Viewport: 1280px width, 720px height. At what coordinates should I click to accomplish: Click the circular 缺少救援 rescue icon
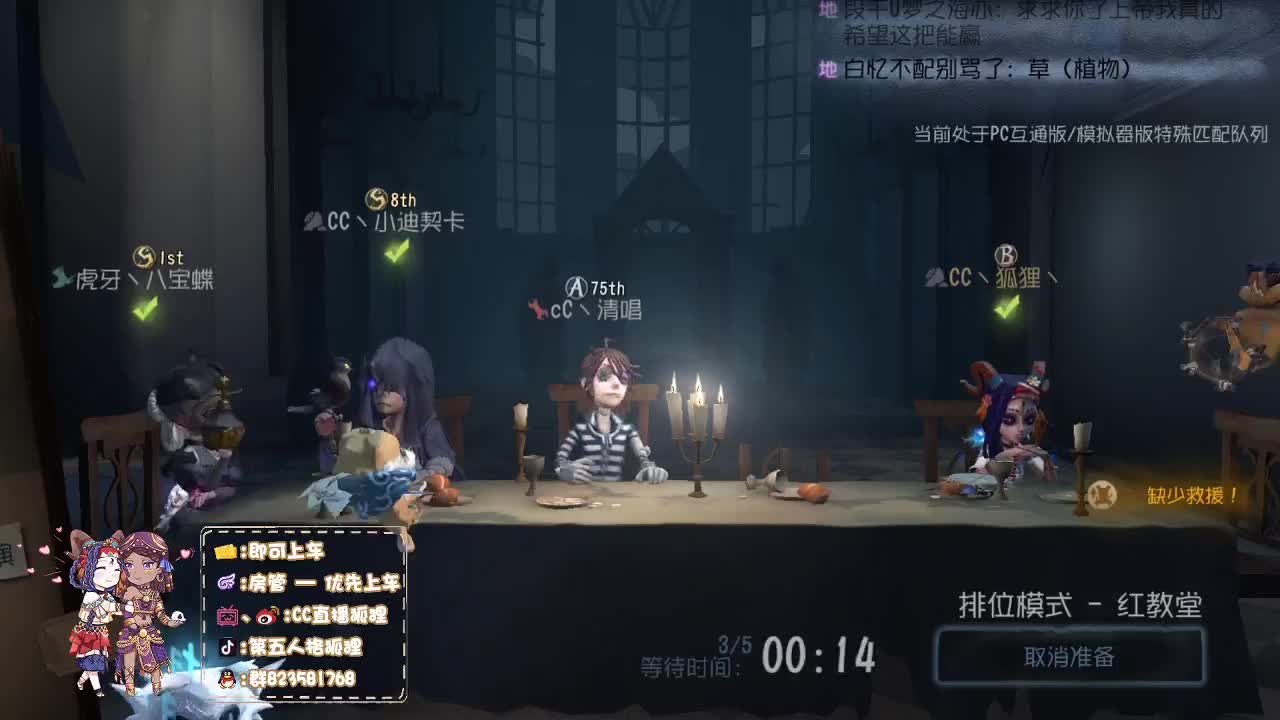pos(1104,492)
